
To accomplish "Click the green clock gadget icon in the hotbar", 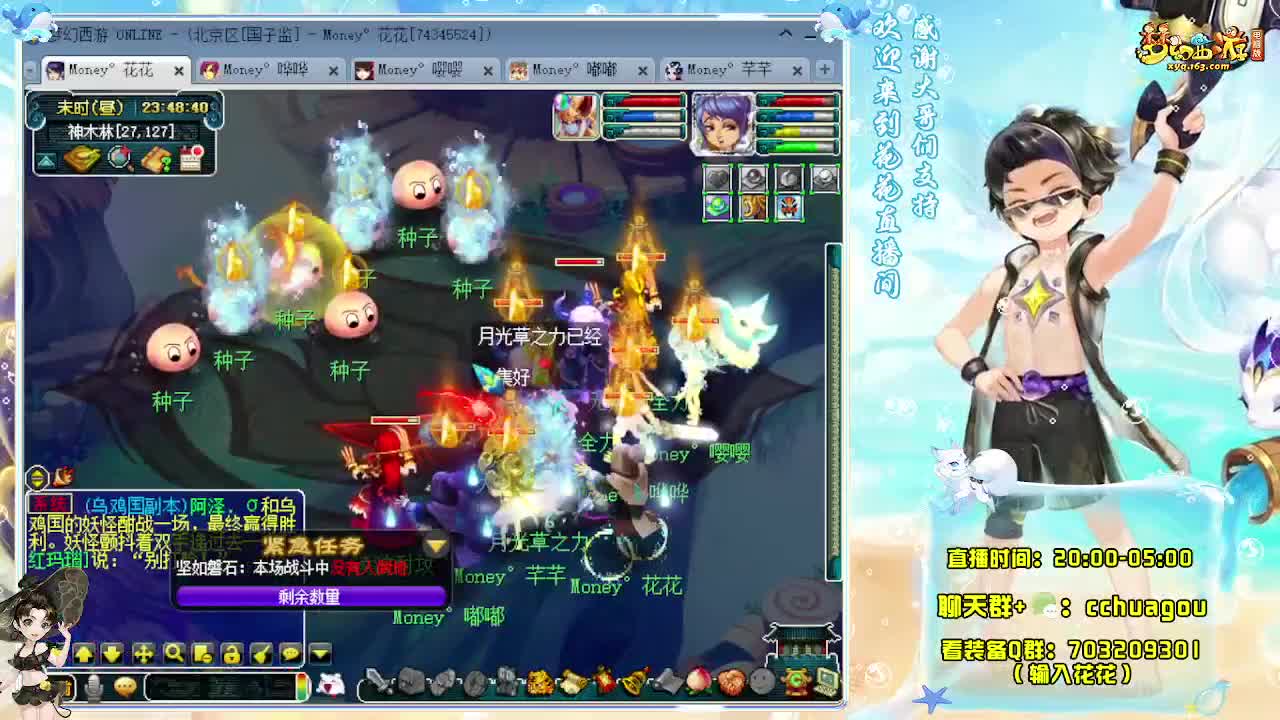I will (795, 684).
